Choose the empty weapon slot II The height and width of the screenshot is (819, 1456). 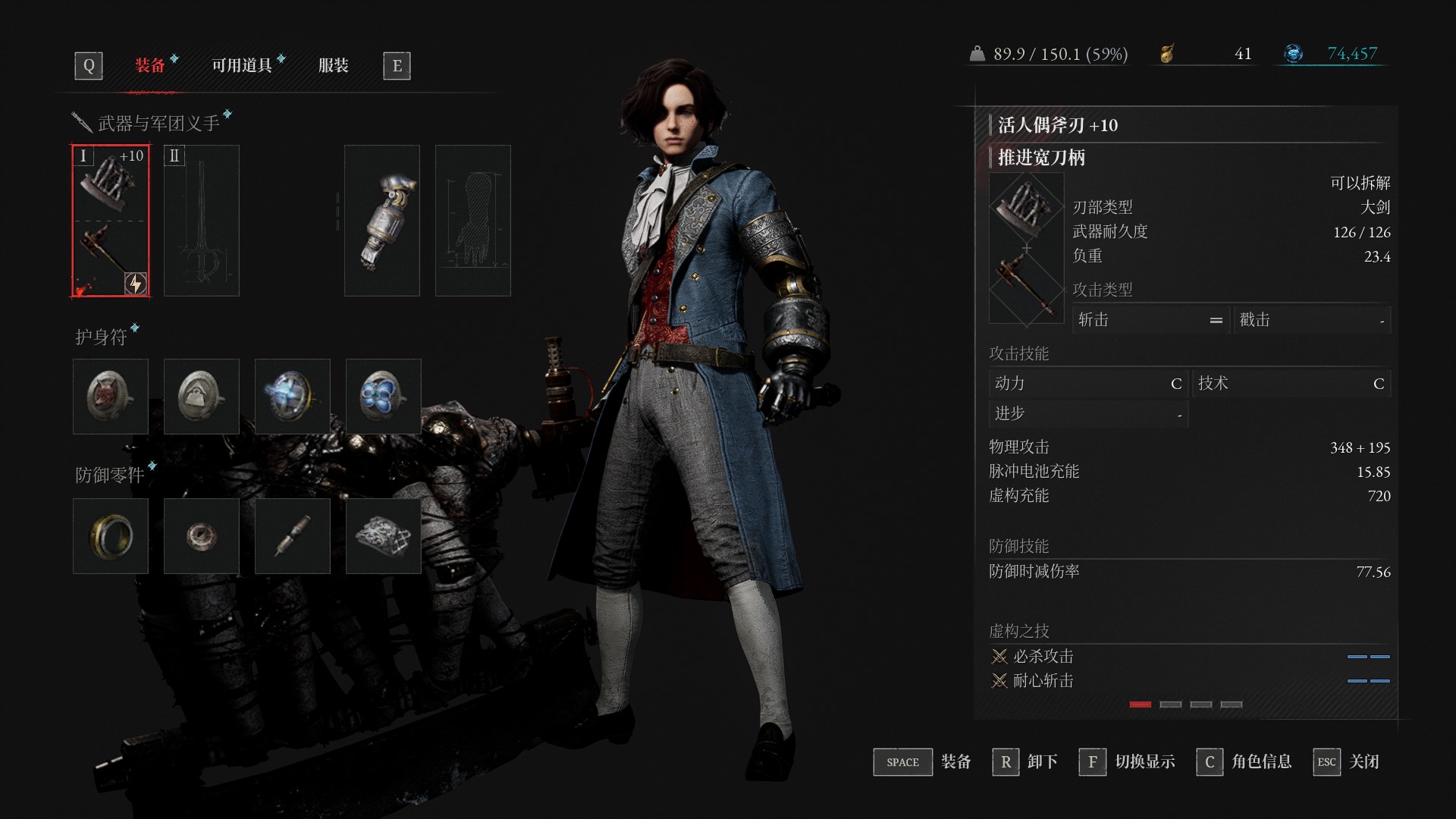coord(202,221)
